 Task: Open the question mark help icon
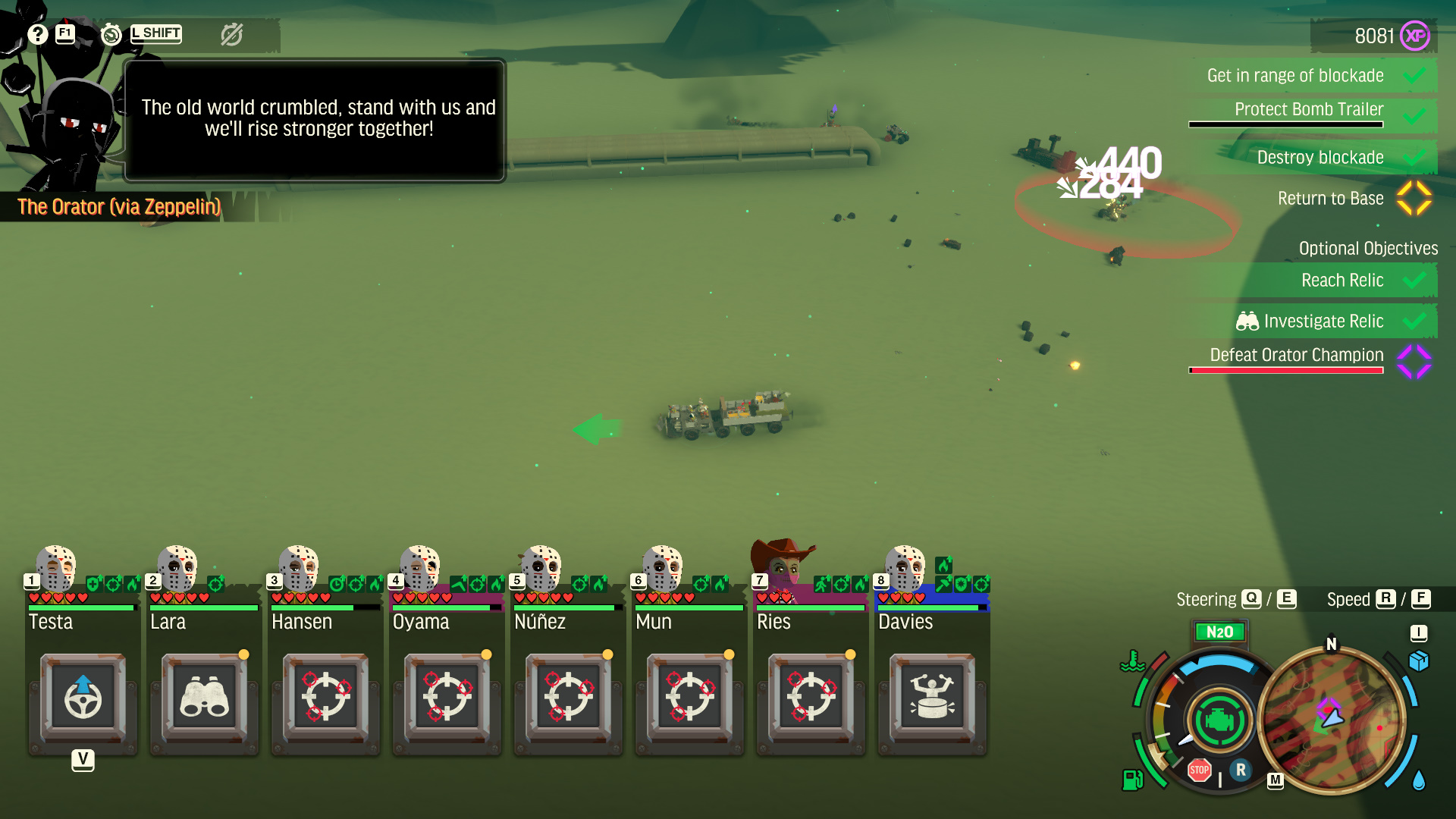[x=38, y=34]
